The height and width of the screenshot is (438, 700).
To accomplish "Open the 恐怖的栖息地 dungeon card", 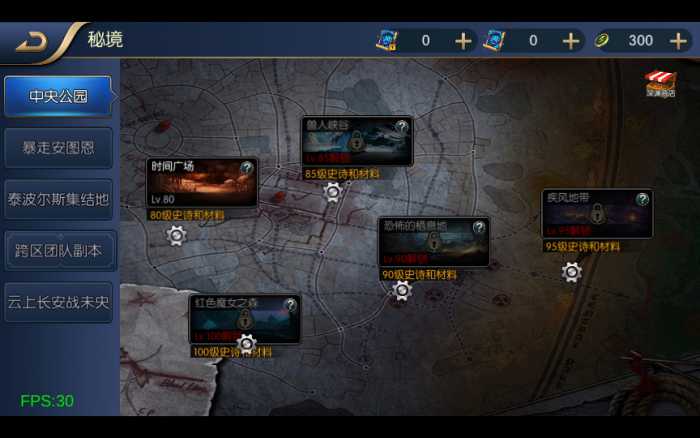I will coord(433,241).
